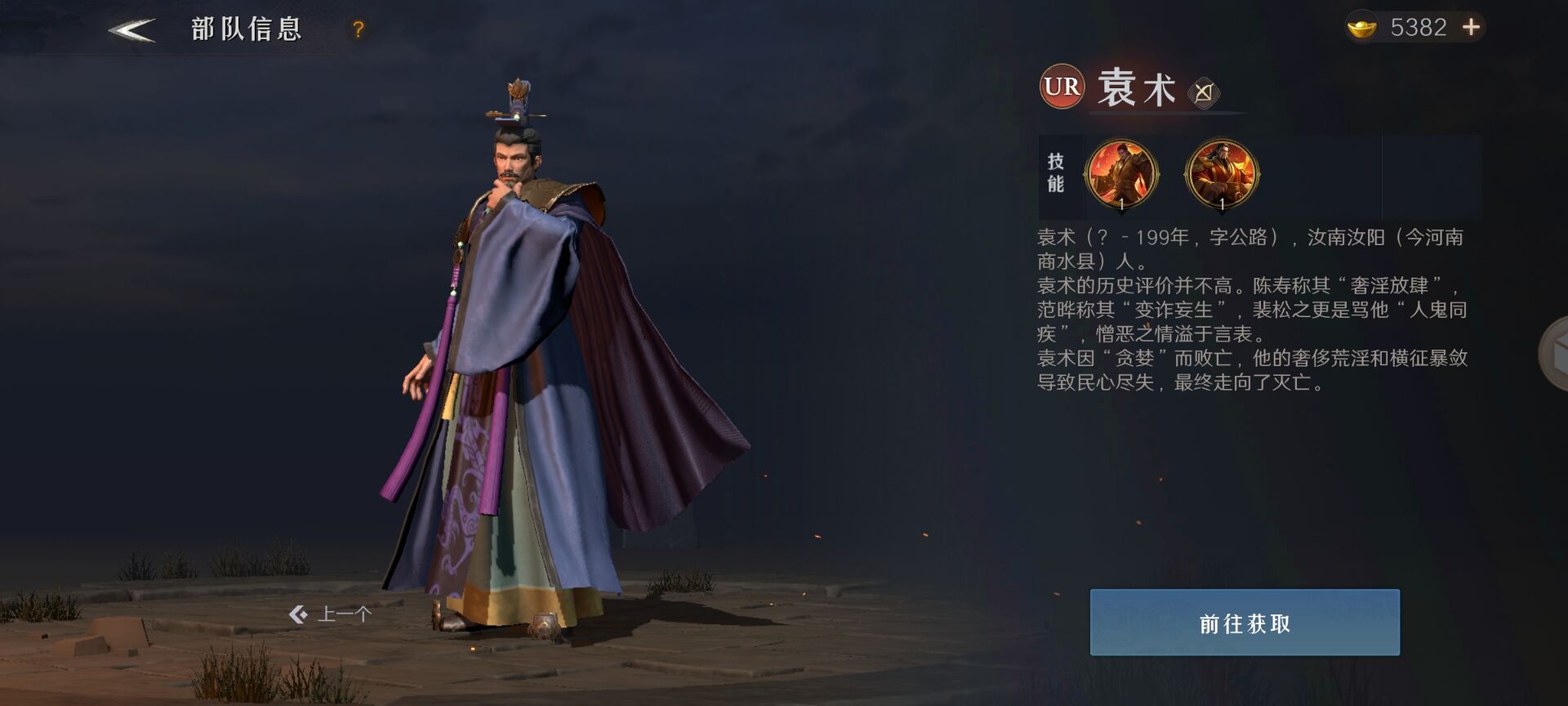
Task: Open the partially hidden side panel tab
Action: [1554, 354]
